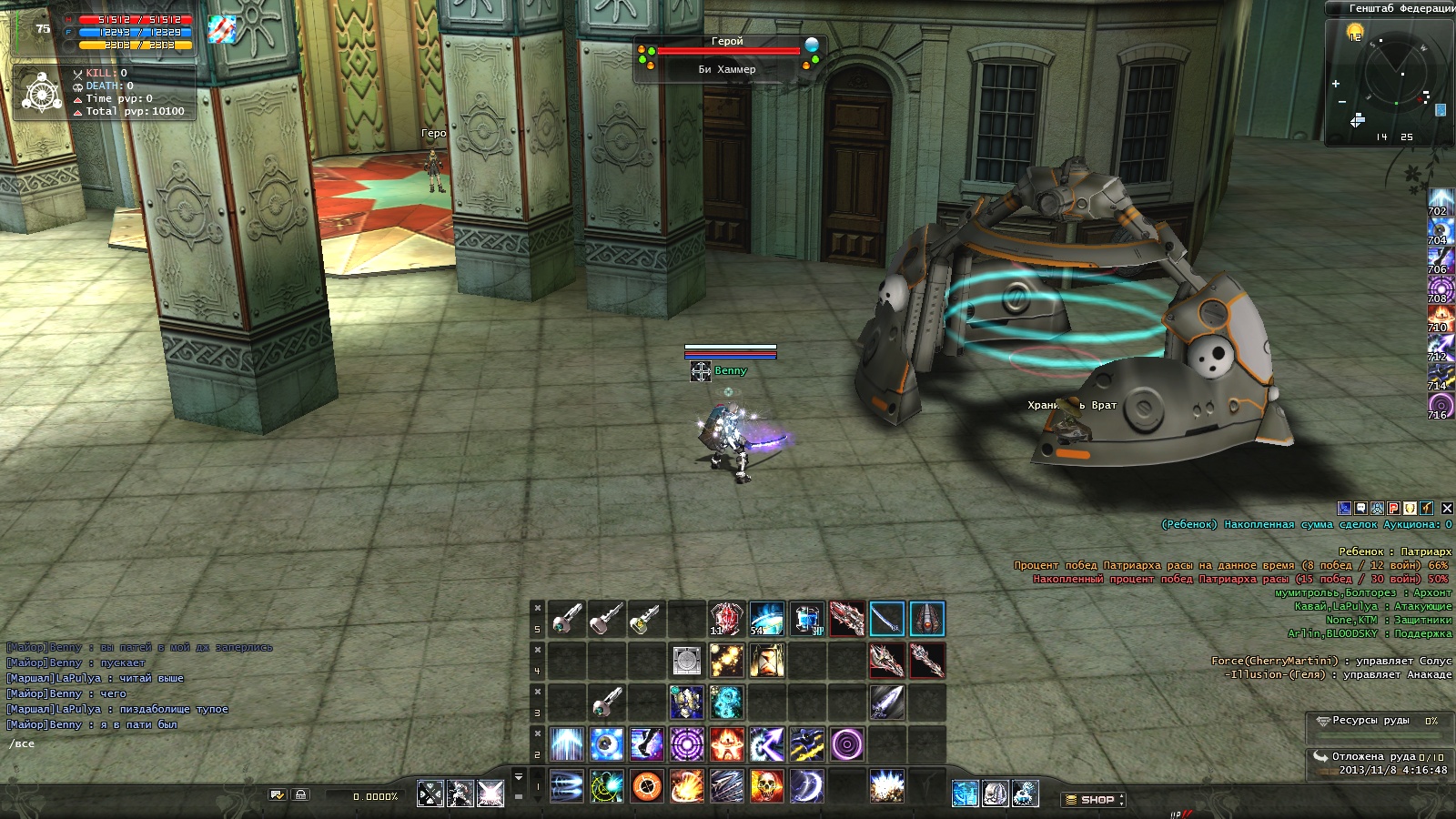Activate the crescent moon lightning skill
The height and width of the screenshot is (819, 1456).
coord(806,786)
